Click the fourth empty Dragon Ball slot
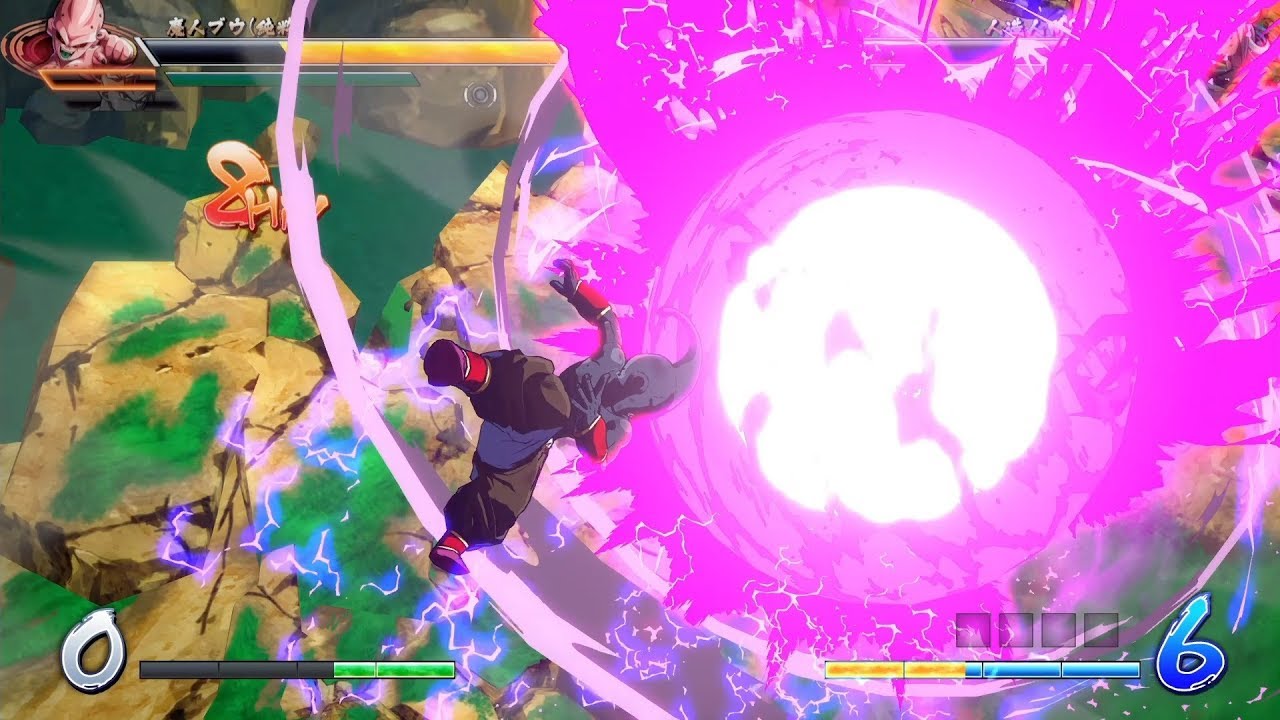This screenshot has width=1280, height=720. click(1100, 628)
